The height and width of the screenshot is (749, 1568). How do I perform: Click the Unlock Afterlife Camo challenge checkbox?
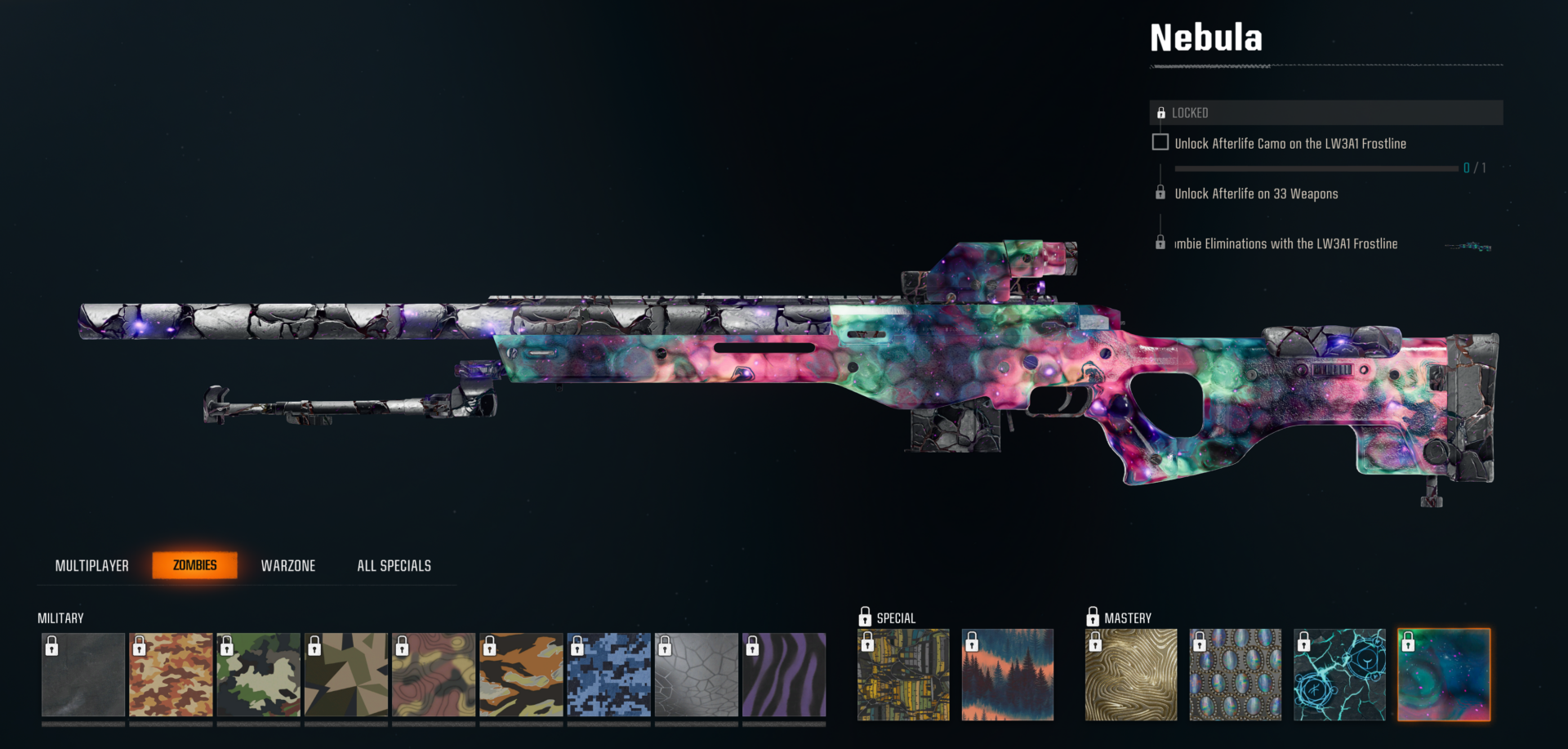coord(1160,142)
